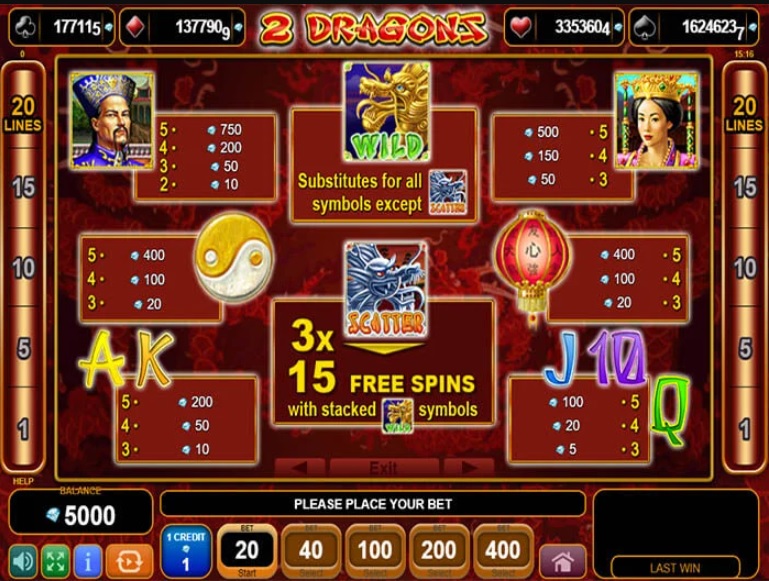769x581 pixels.
Task: Set 10 lines on the right selector
Action: pos(745,268)
